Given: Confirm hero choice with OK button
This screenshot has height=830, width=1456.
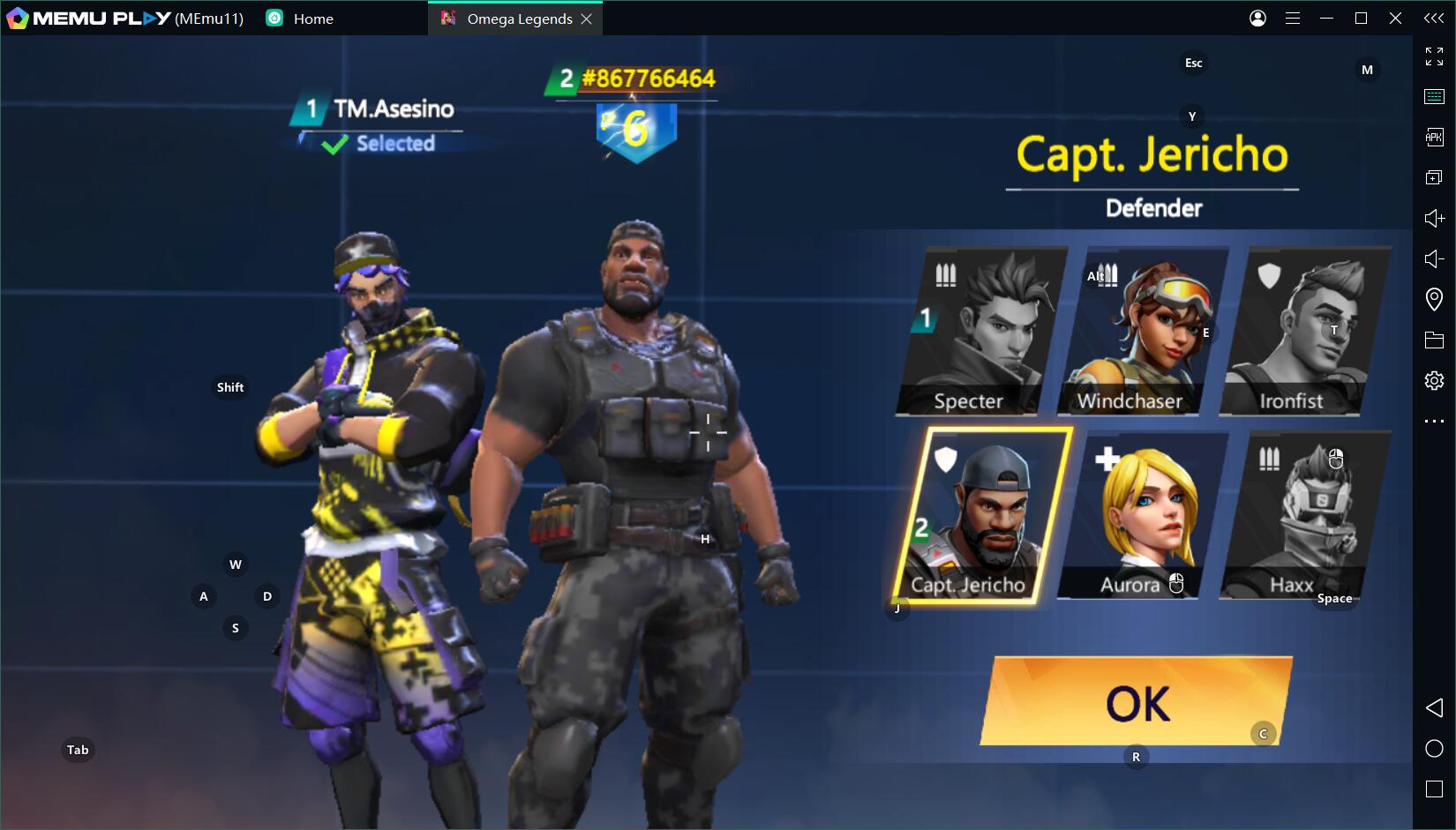Looking at the screenshot, I should [x=1137, y=702].
